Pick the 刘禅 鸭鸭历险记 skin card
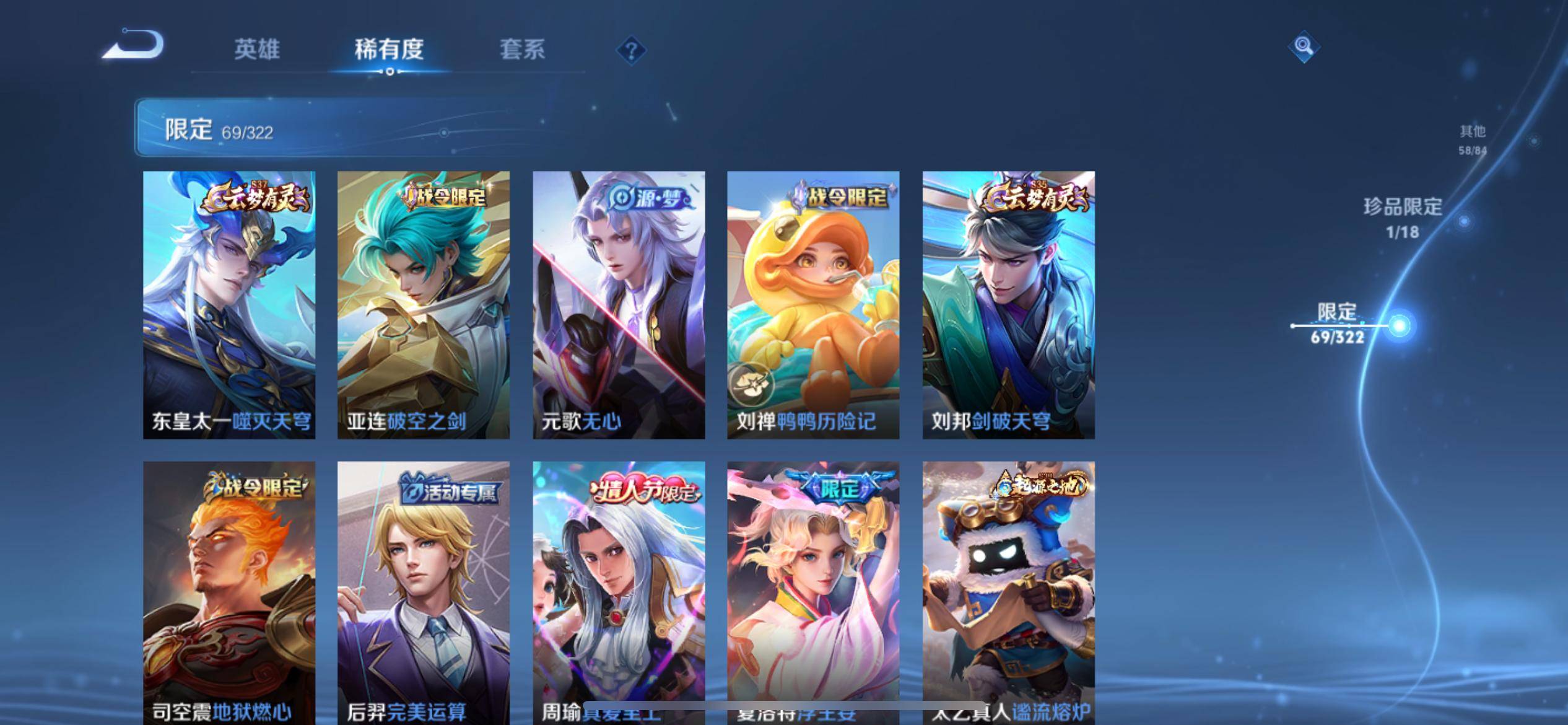 click(813, 305)
